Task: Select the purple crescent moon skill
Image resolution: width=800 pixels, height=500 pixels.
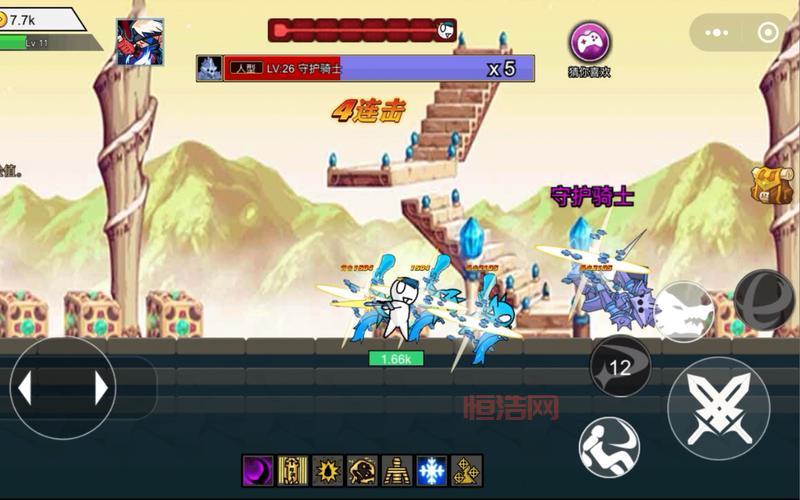Action: tap(258, 470)
